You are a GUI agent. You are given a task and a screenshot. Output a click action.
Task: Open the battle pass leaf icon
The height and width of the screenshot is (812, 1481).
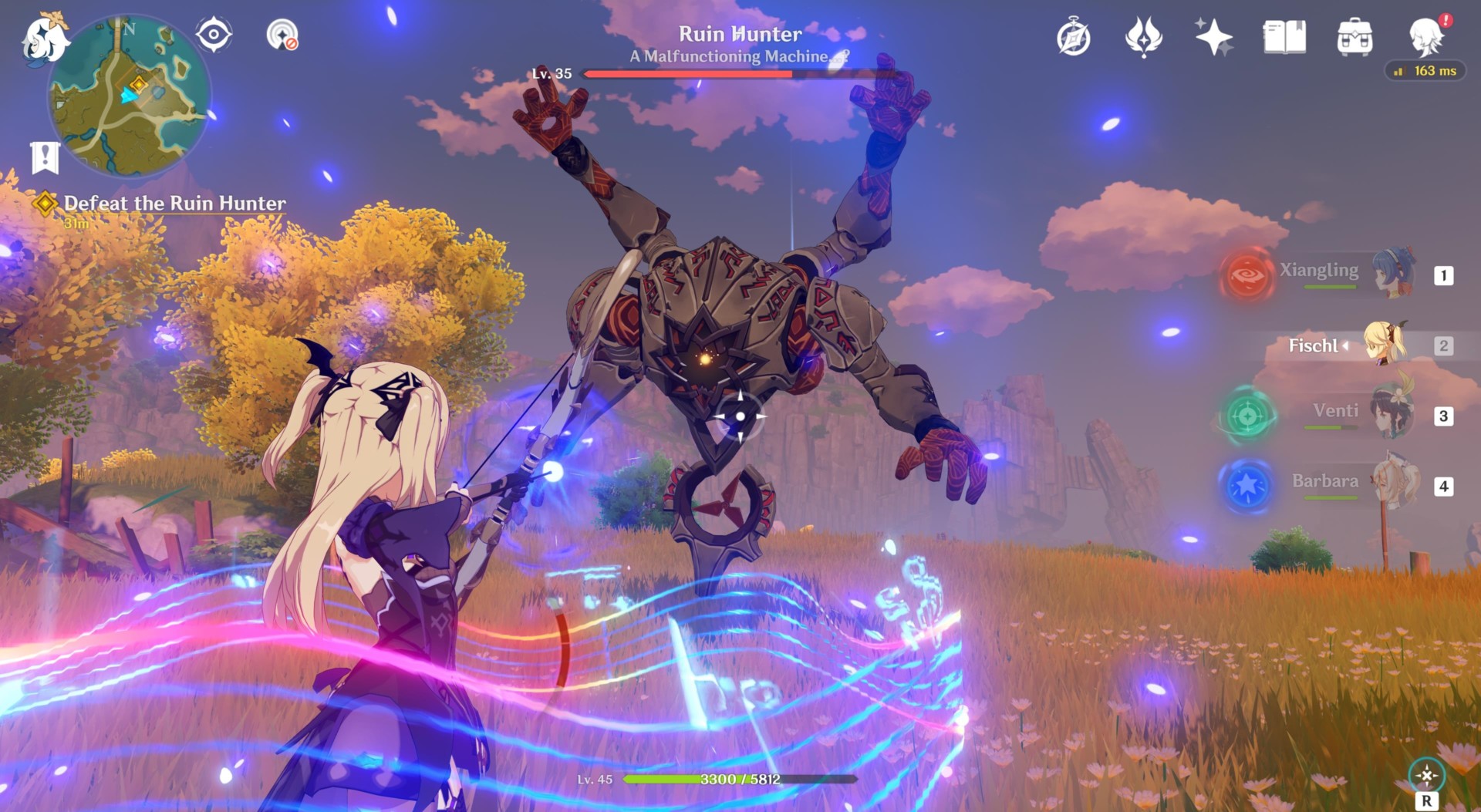click(1143, 37)
